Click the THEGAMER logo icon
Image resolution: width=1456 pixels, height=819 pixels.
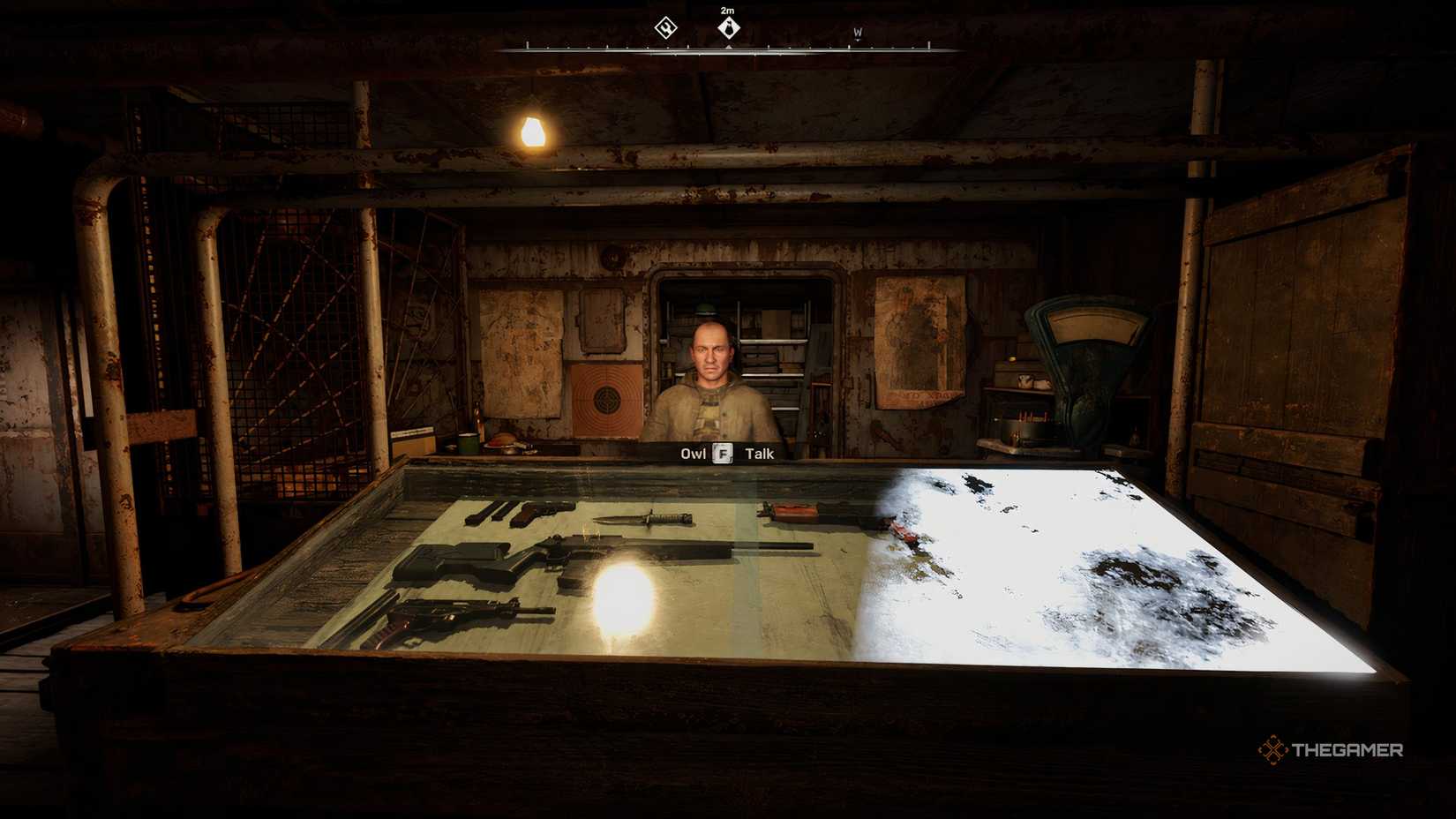[x=1271, y=751]
